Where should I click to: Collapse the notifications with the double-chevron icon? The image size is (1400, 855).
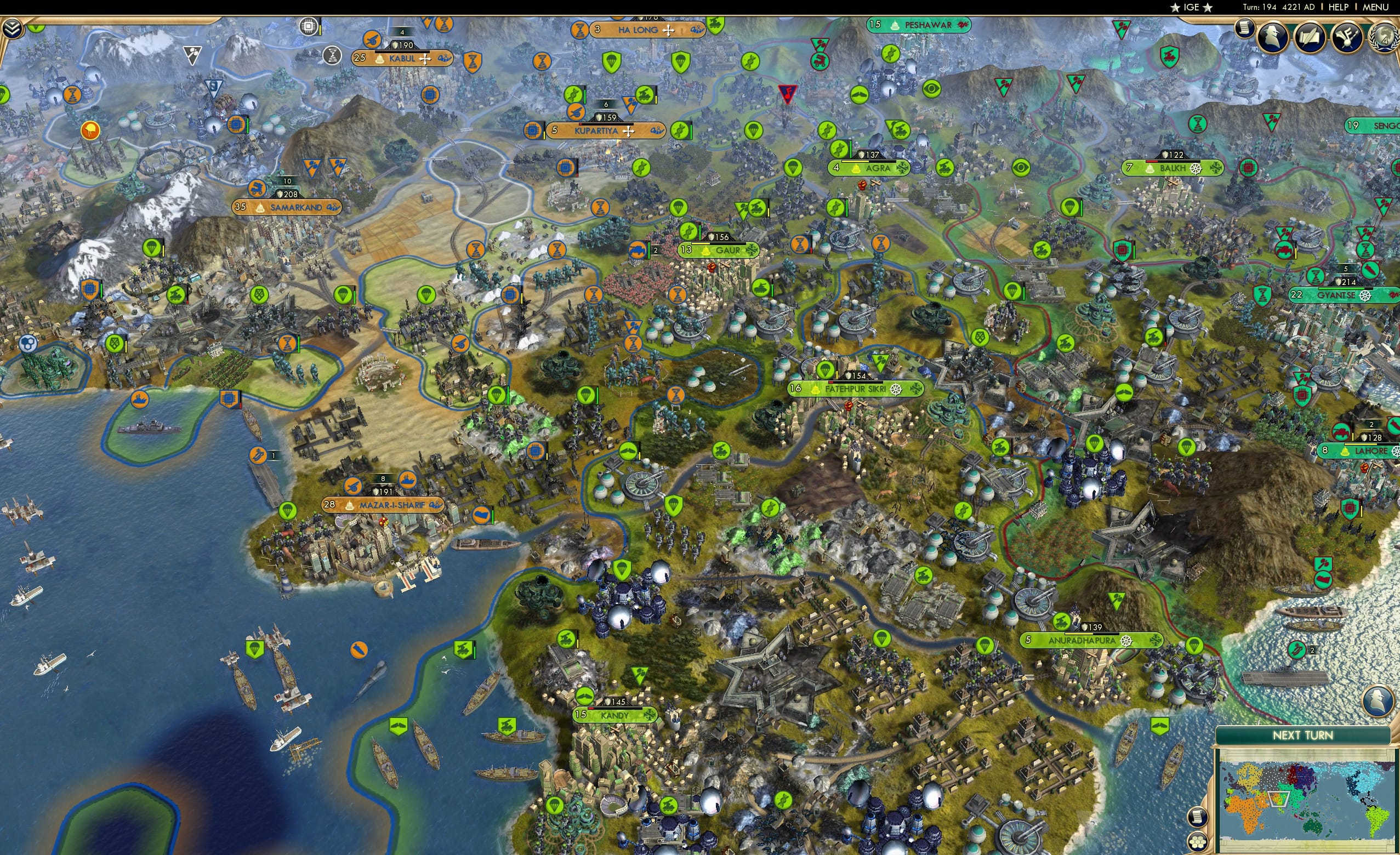[x=13, y=30]
